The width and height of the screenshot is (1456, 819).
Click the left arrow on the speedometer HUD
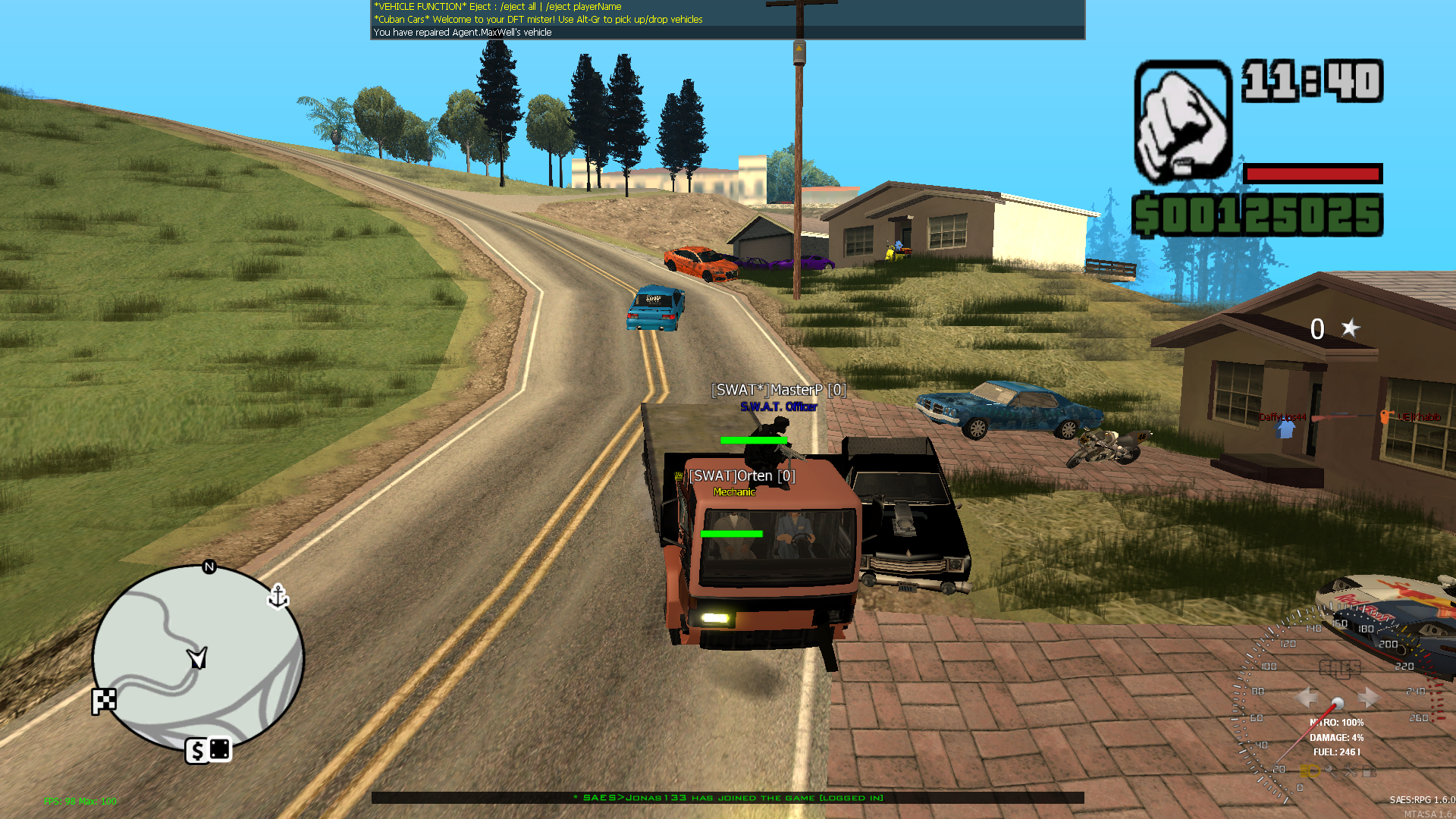(x=1307, y=698)
